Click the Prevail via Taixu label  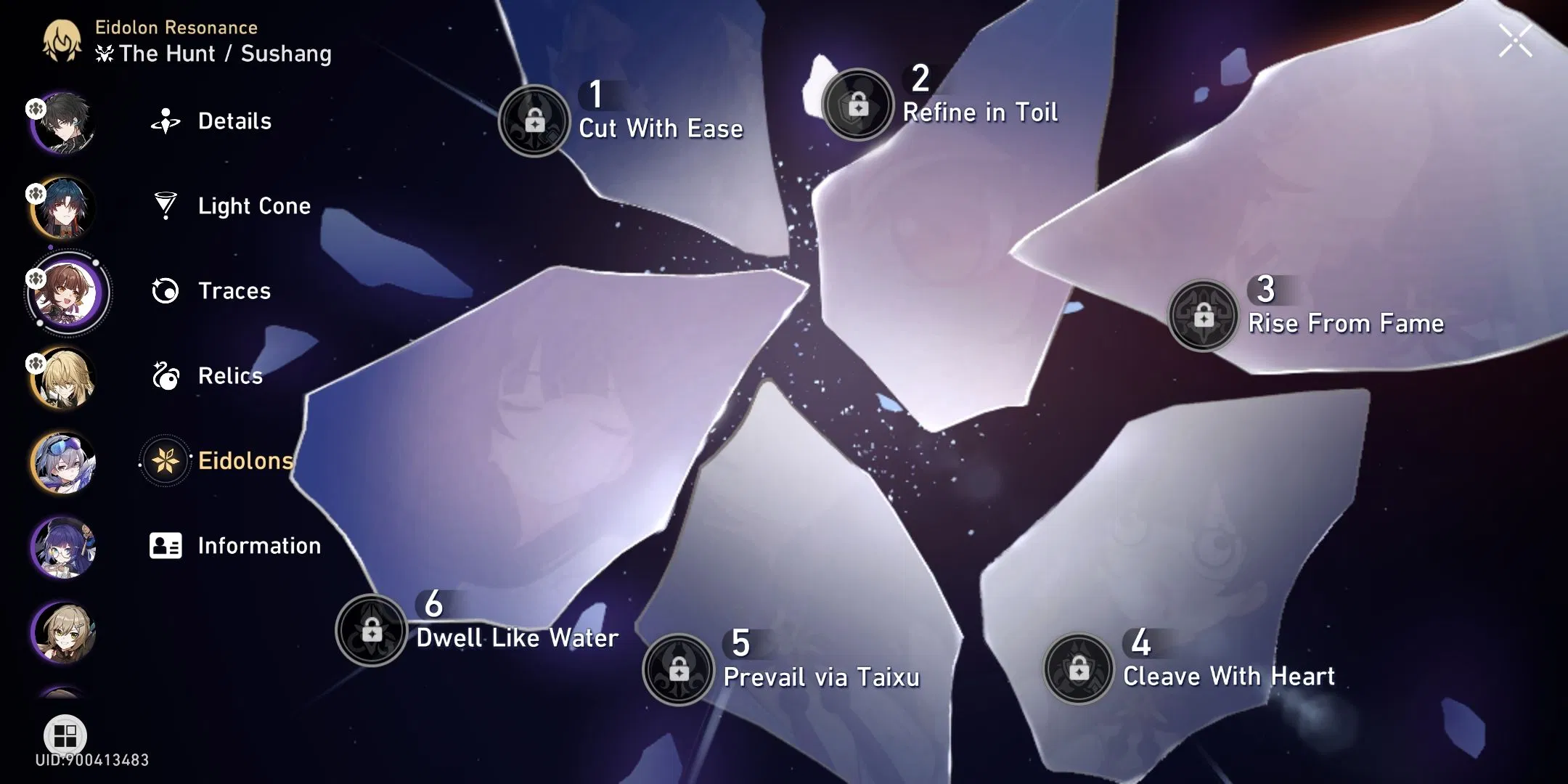point(822,677)
